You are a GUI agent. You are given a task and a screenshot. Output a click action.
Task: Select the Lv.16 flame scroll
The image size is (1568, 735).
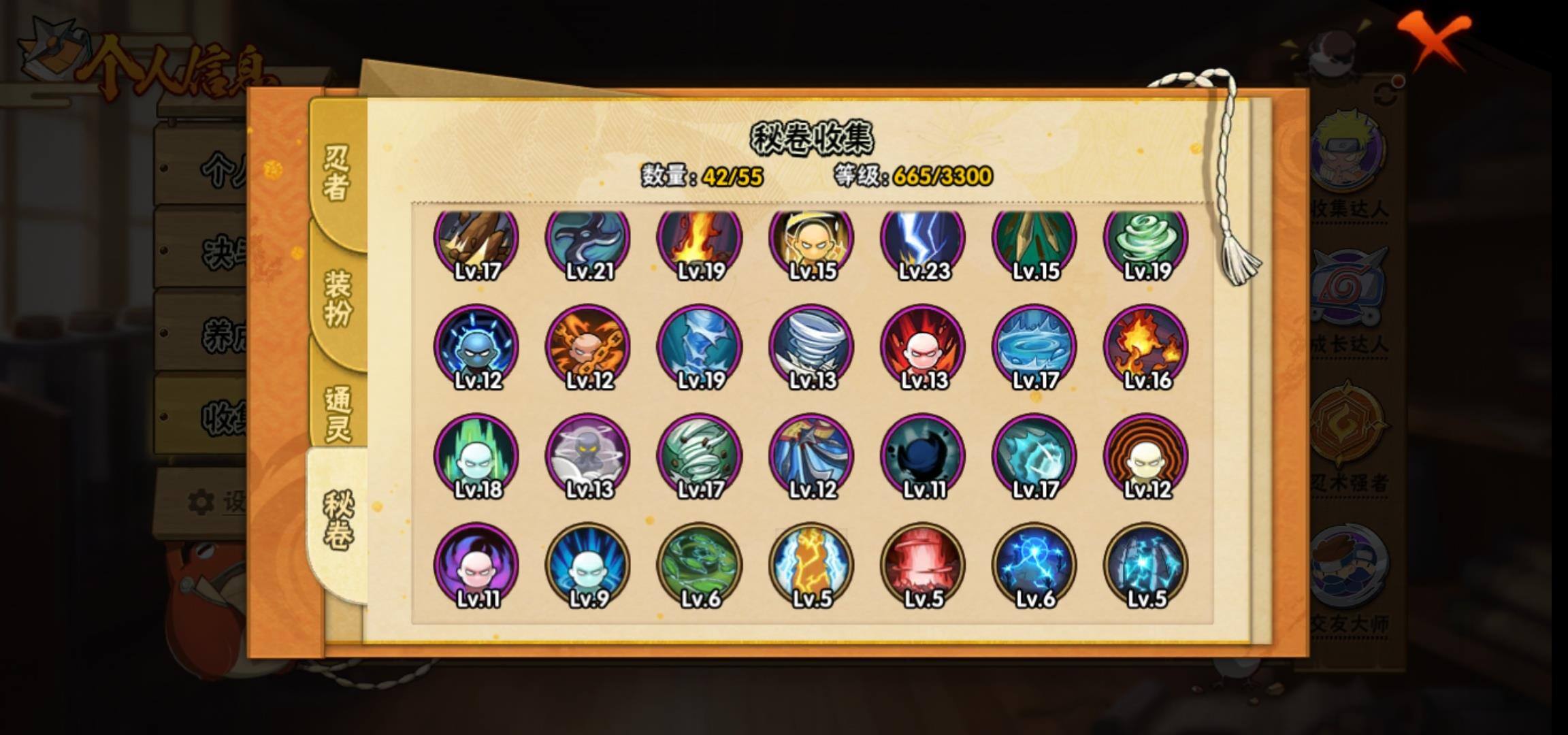pos(1146,347)
